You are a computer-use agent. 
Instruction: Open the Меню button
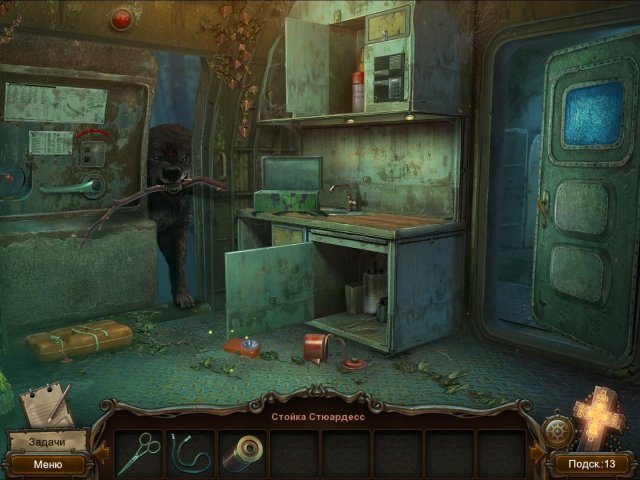tap(47, 464)
